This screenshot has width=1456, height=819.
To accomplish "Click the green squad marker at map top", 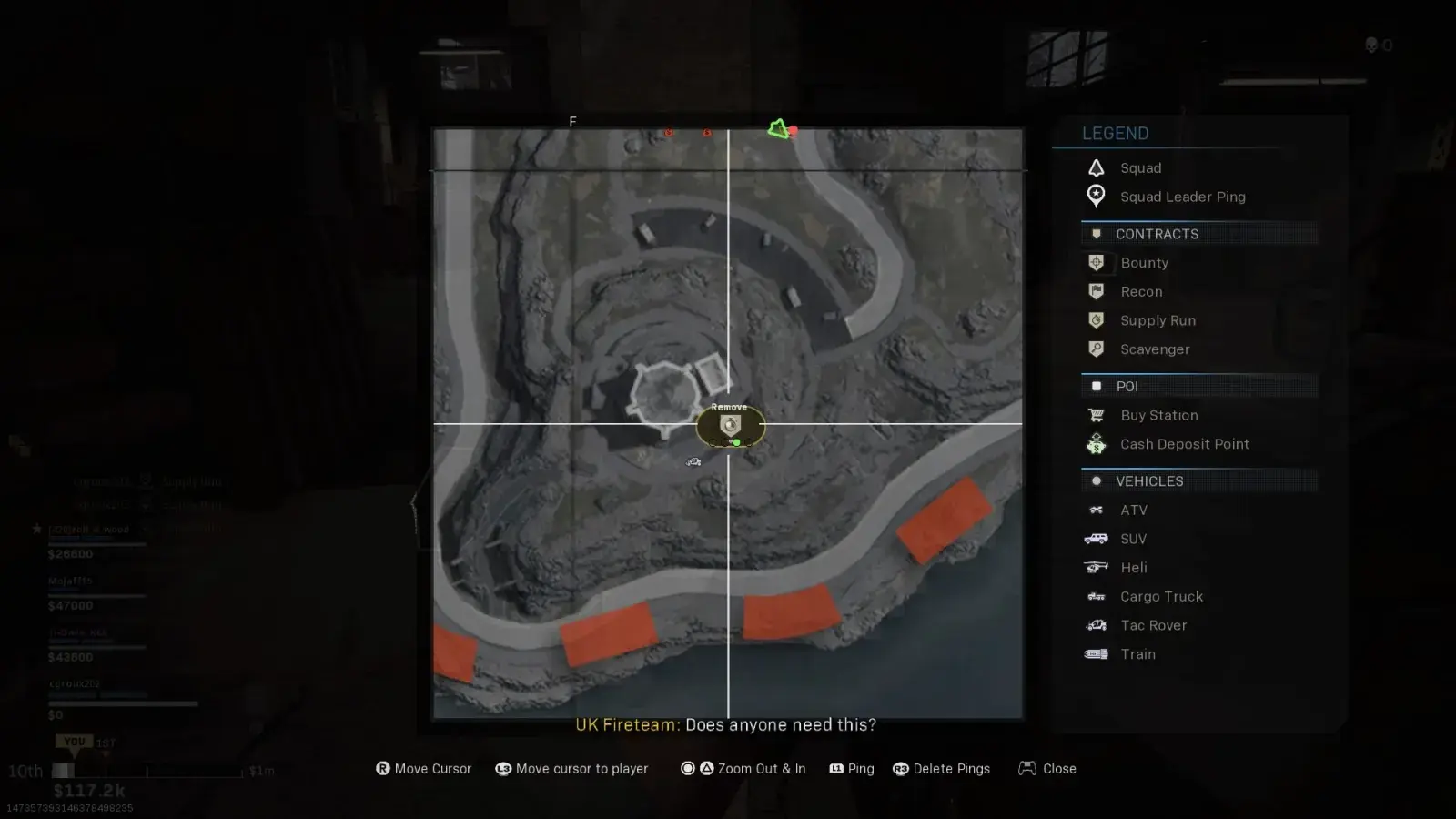I will pyautogui.click(x=779, y=130).
